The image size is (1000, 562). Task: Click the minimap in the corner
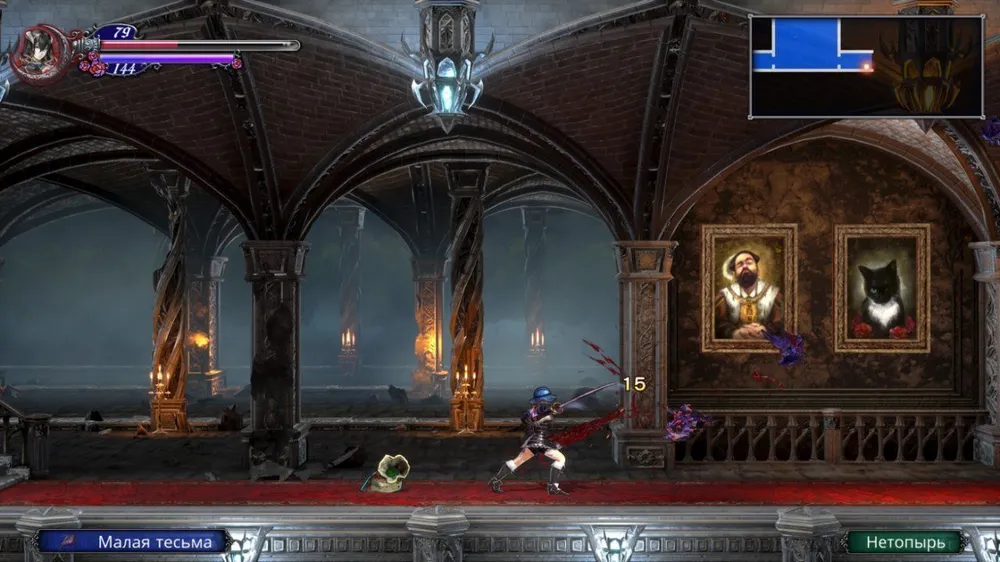866,67
